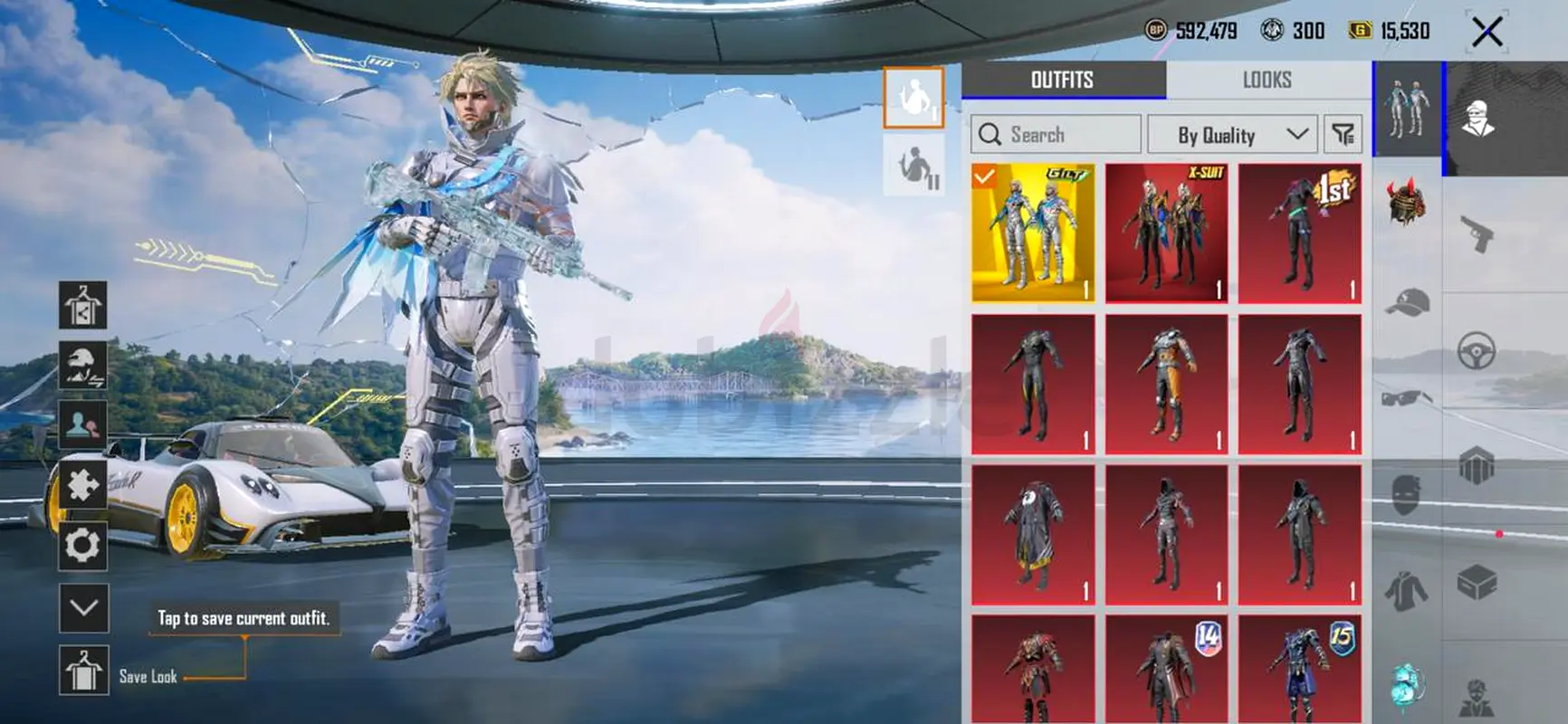Close the wardrobe with the X button
This screenshot has height=724, width=1568.
(x=1487, y=33)
